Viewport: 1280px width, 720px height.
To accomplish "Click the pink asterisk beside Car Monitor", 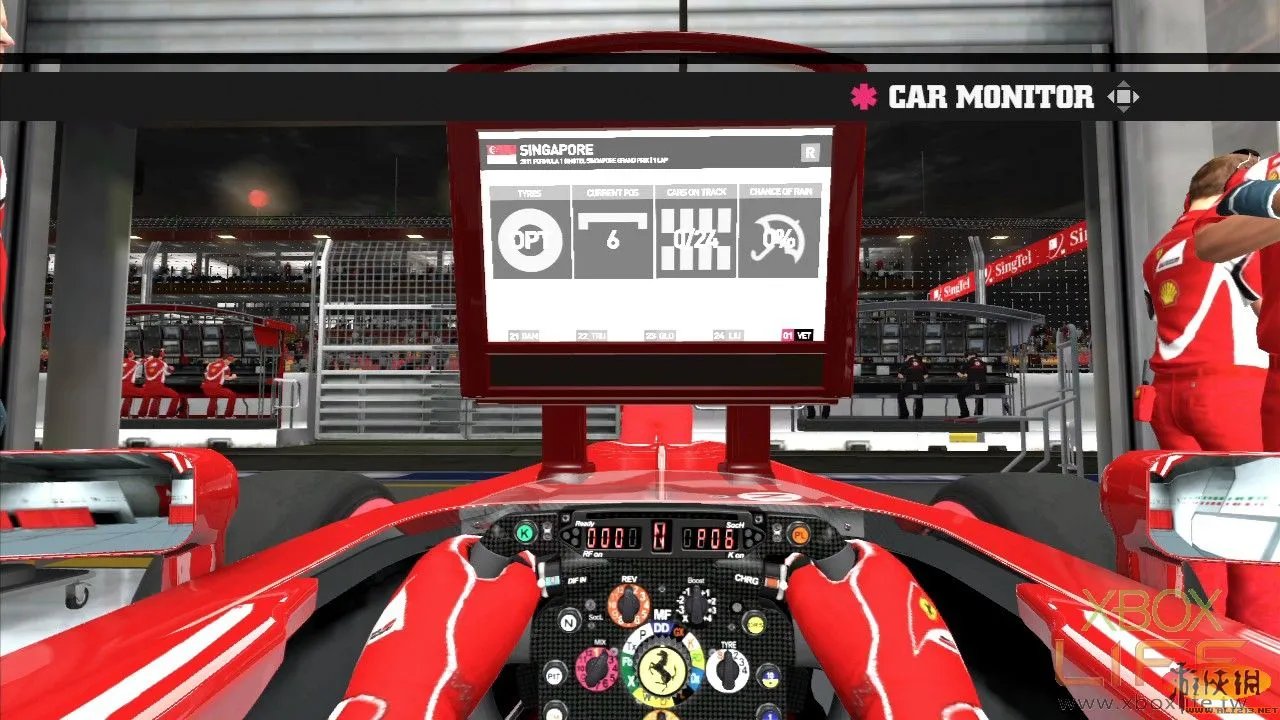I will [862, 97].
